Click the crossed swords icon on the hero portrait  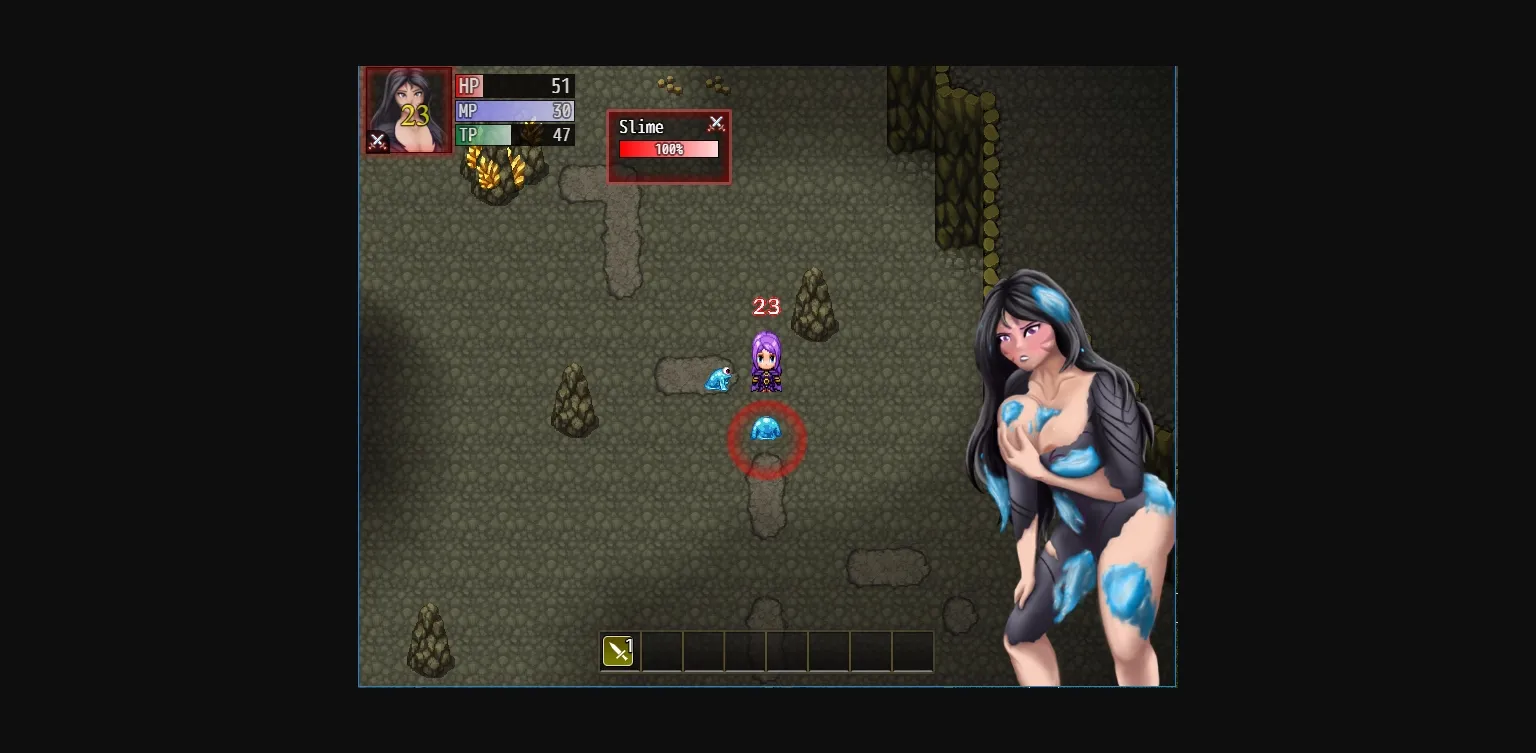pos(378,141)
